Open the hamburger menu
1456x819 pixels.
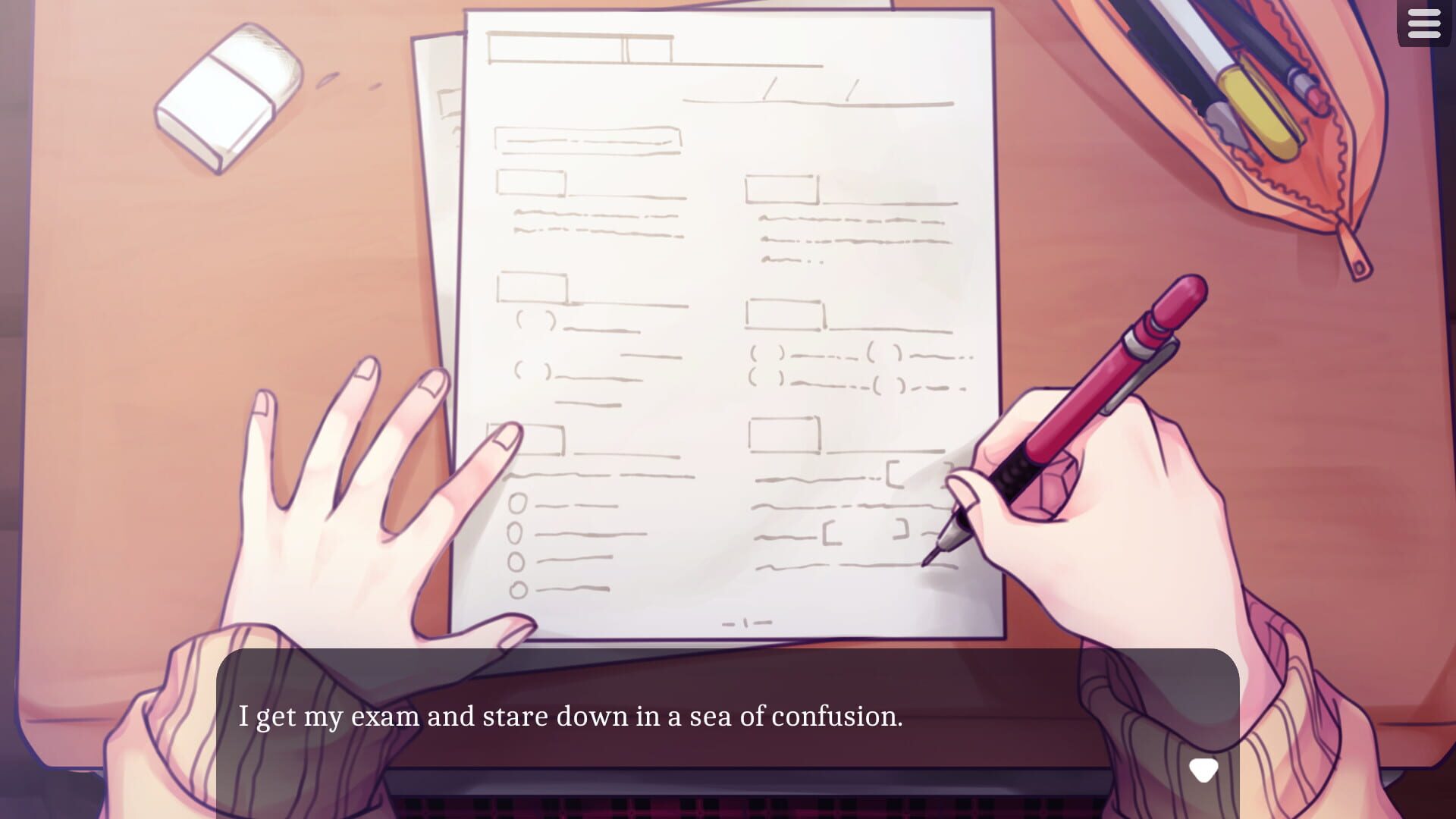1424,24
